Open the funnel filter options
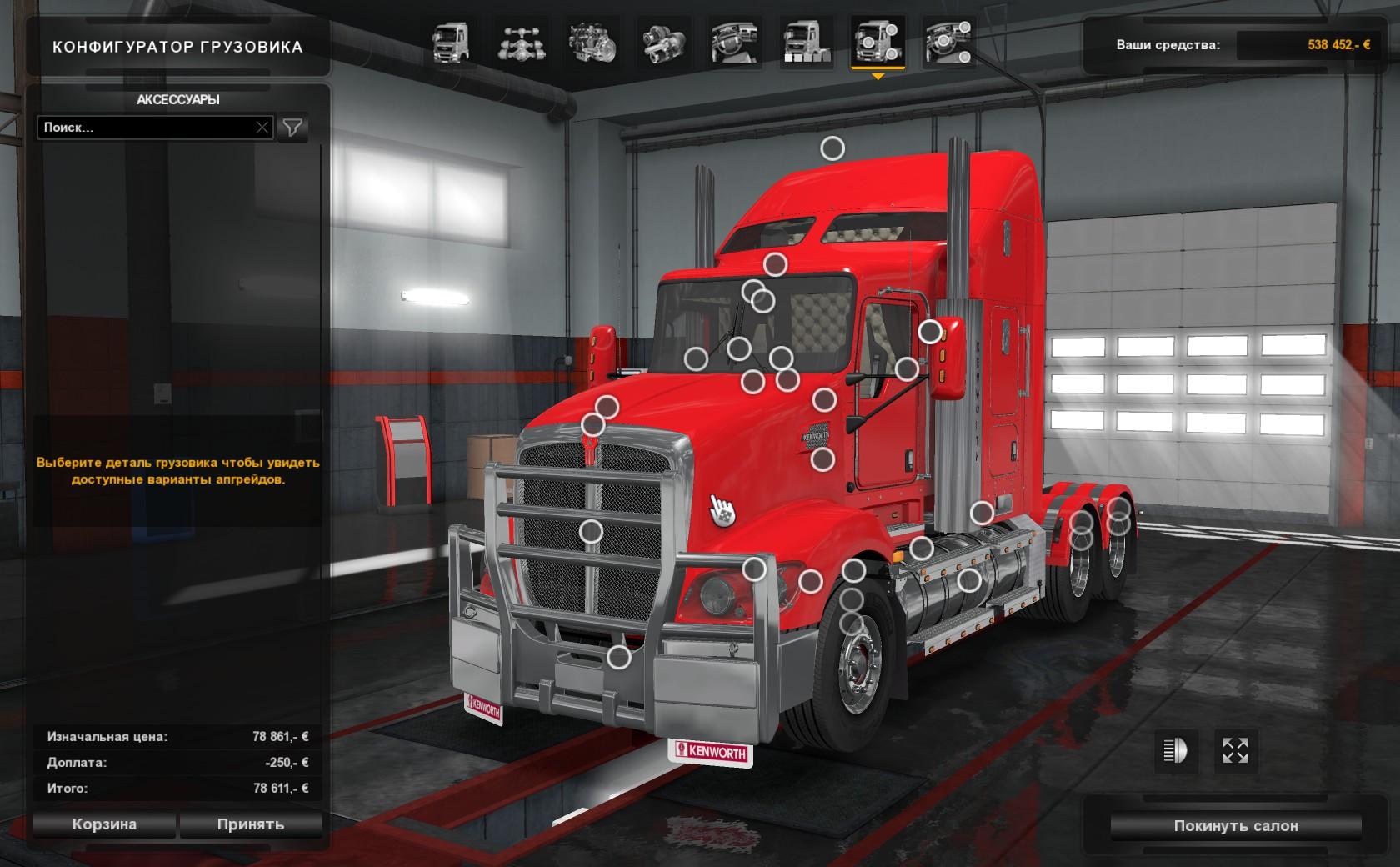 coord(292,128)
